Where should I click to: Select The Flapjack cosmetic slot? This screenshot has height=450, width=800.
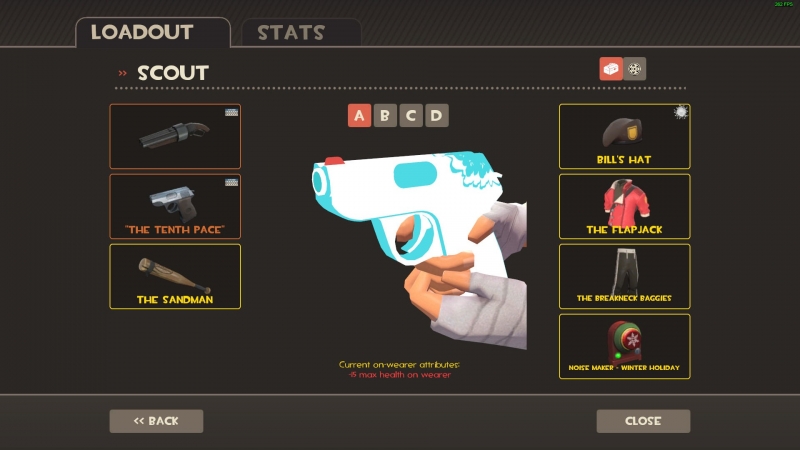point(624,206)
